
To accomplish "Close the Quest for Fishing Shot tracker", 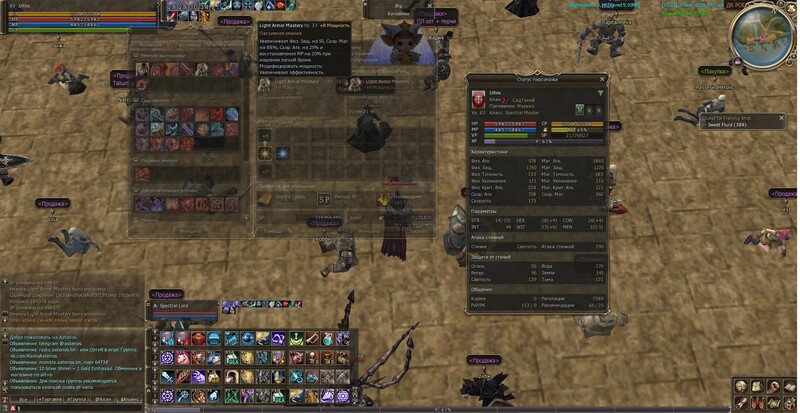I will [783, 118].
